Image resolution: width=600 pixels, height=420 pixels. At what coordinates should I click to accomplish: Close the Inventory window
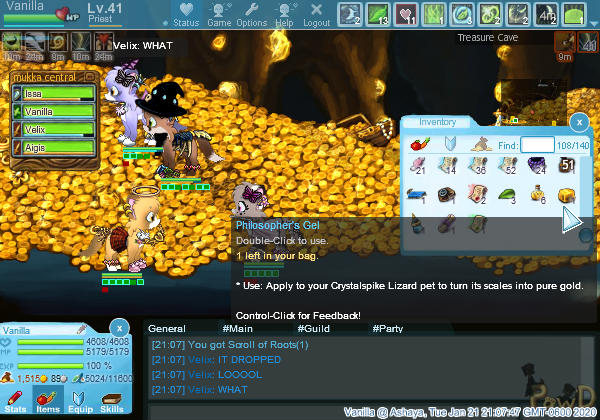pyautogui.click(x=578, y=121)
